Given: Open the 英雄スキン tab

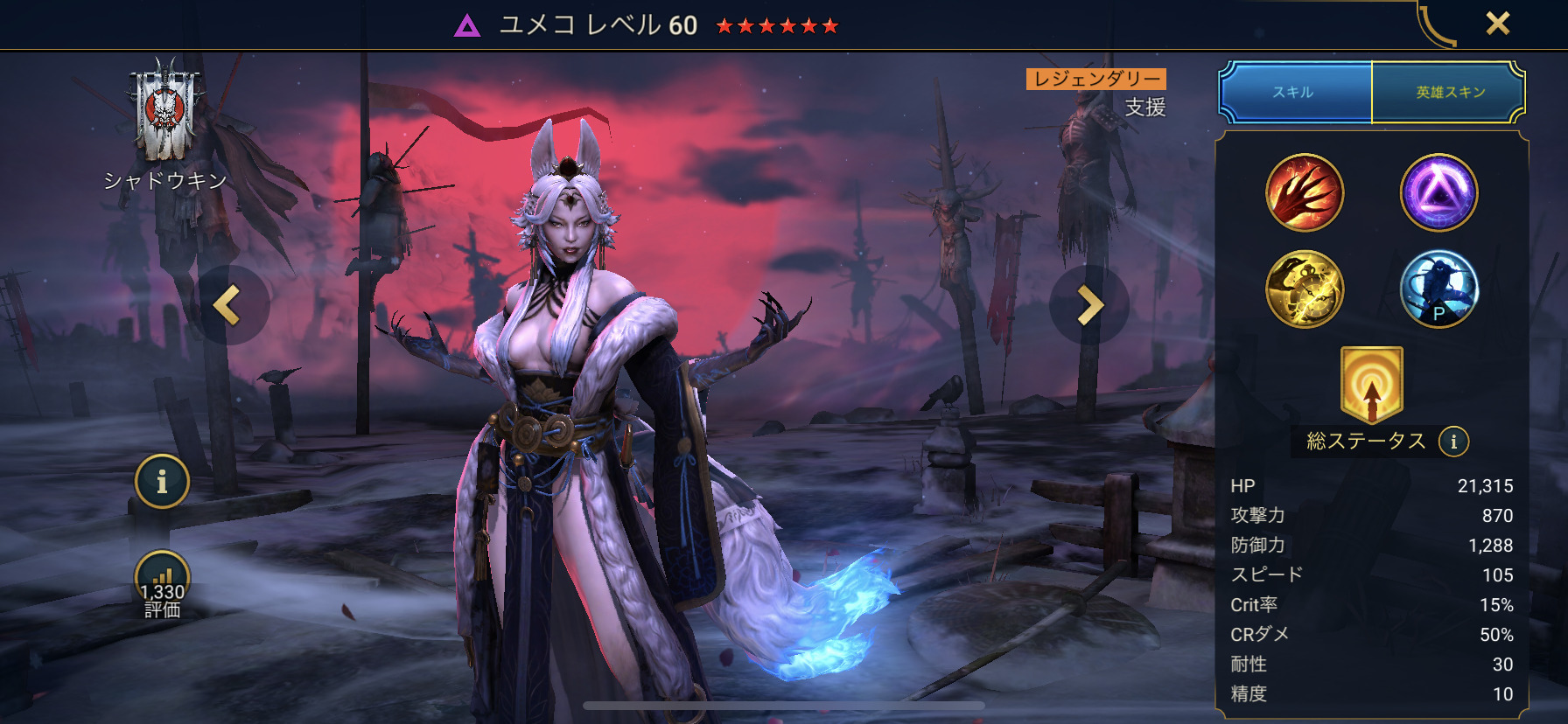Looking at the screenshot, I should pyautogui.click(x=1450, y=92).
